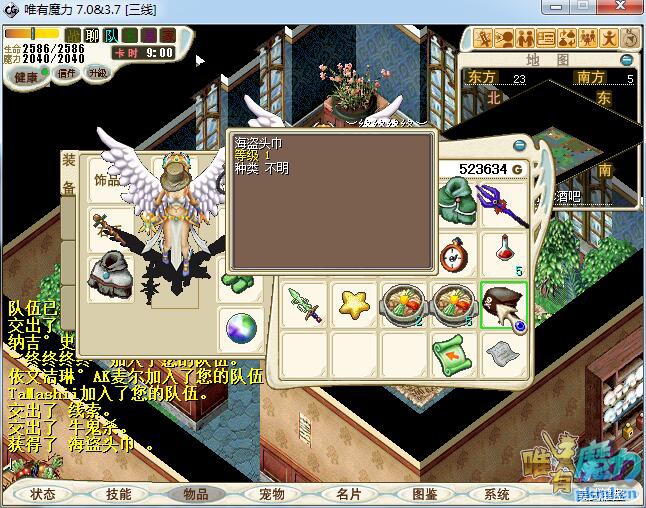Screen dimensions: 646x508
Task: Open the 状态 status menu
Action: (x=42, y=494)
